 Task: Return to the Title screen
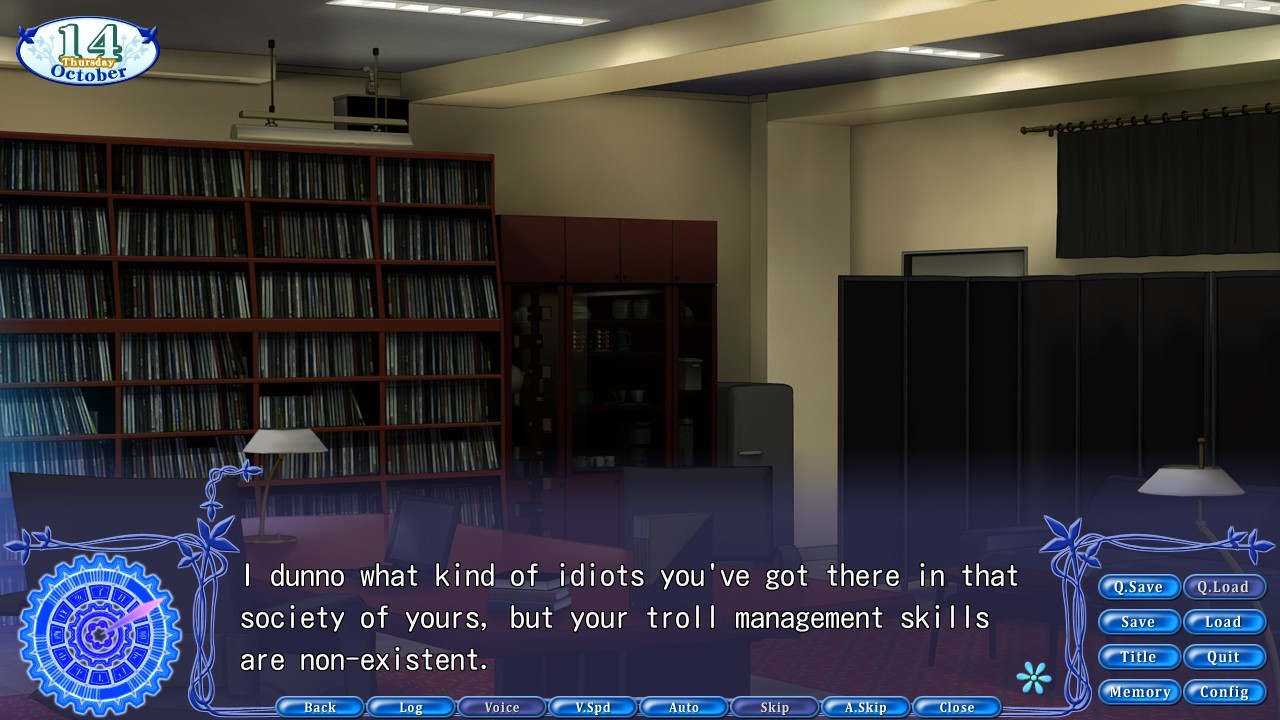[x=1139, y=657]
